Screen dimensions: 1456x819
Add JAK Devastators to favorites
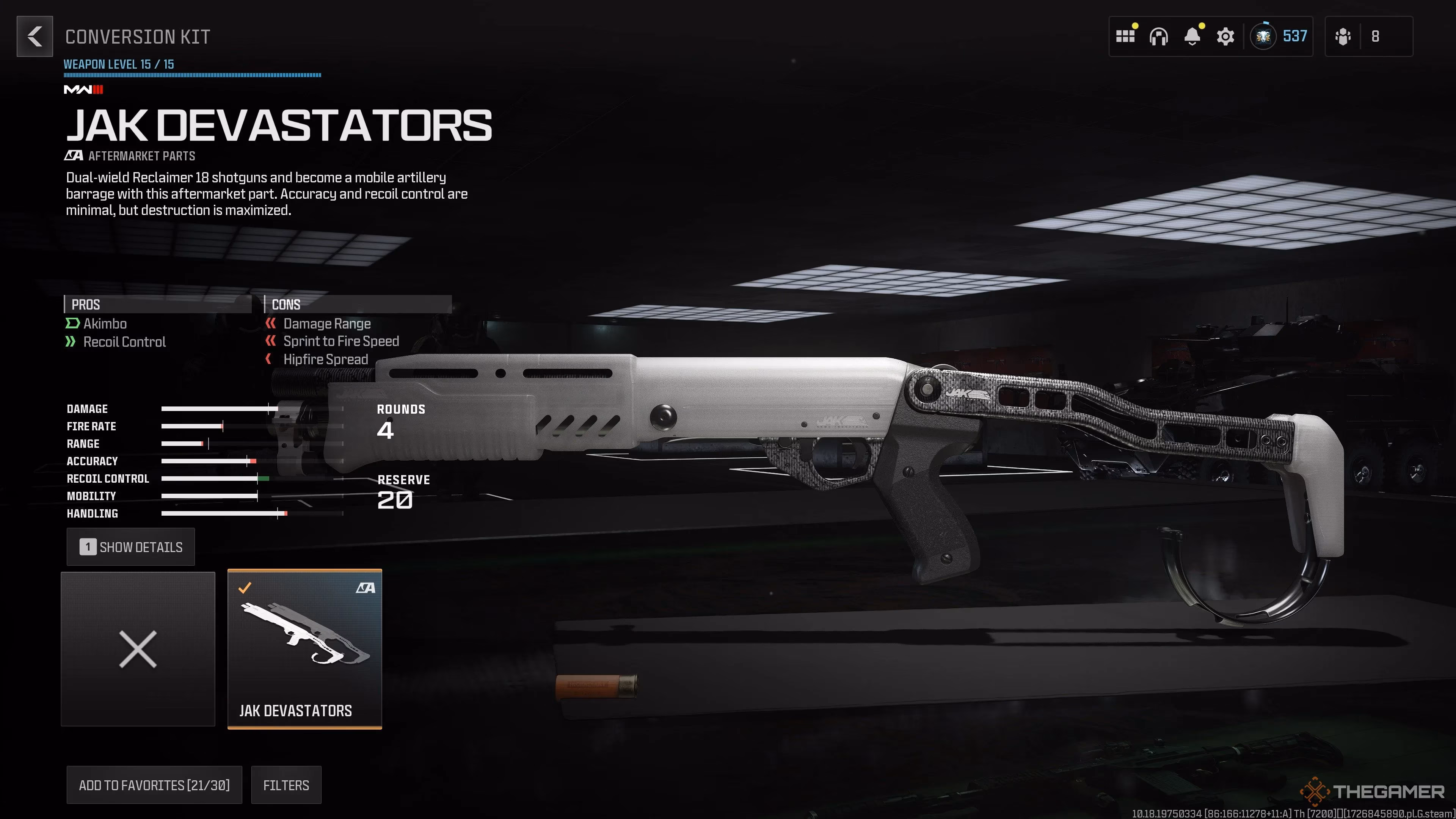pyautogui.click(x=154, y=784)
